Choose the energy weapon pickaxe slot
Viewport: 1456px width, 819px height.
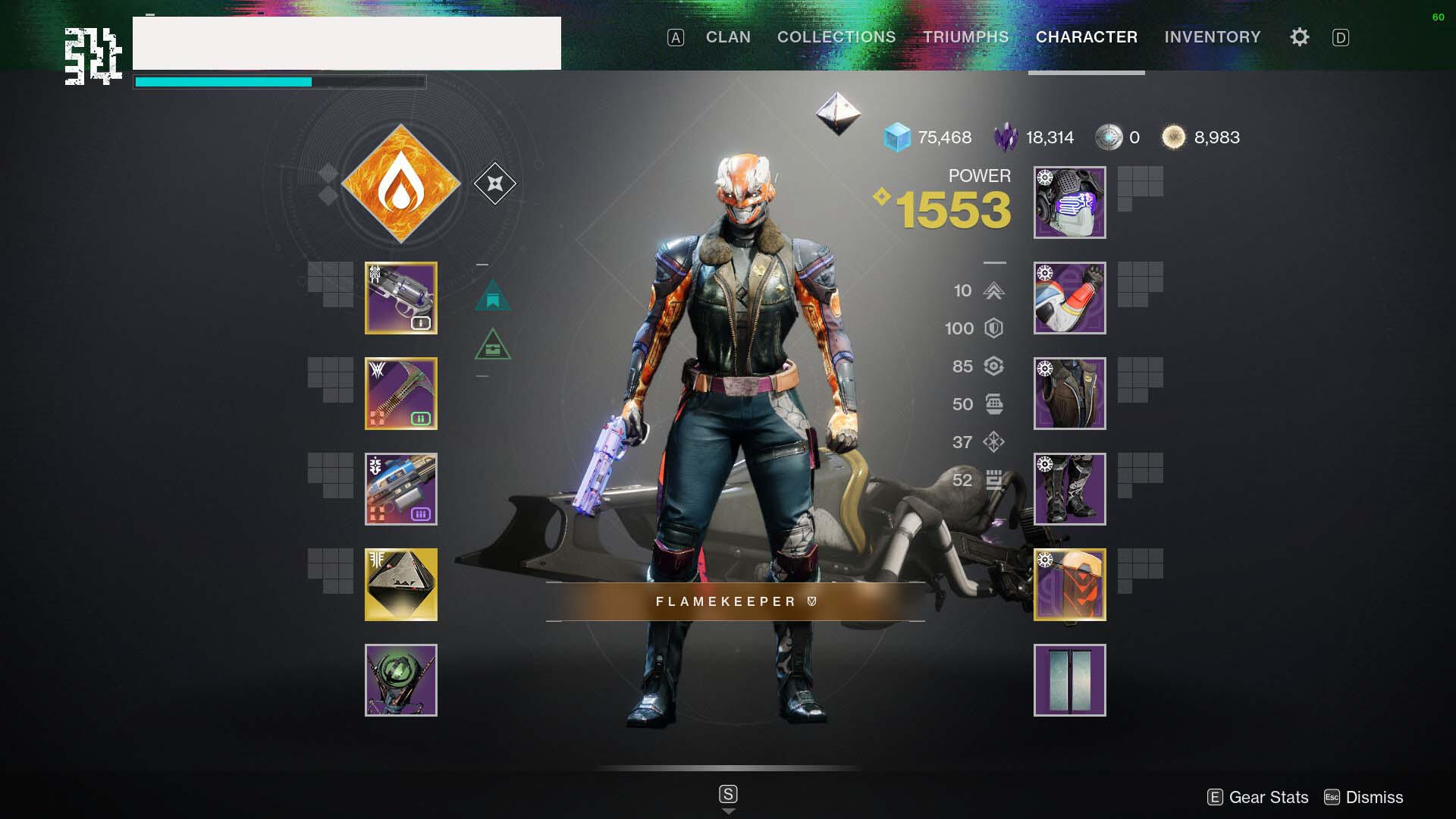pyautogui.click(x=401, y=394)
